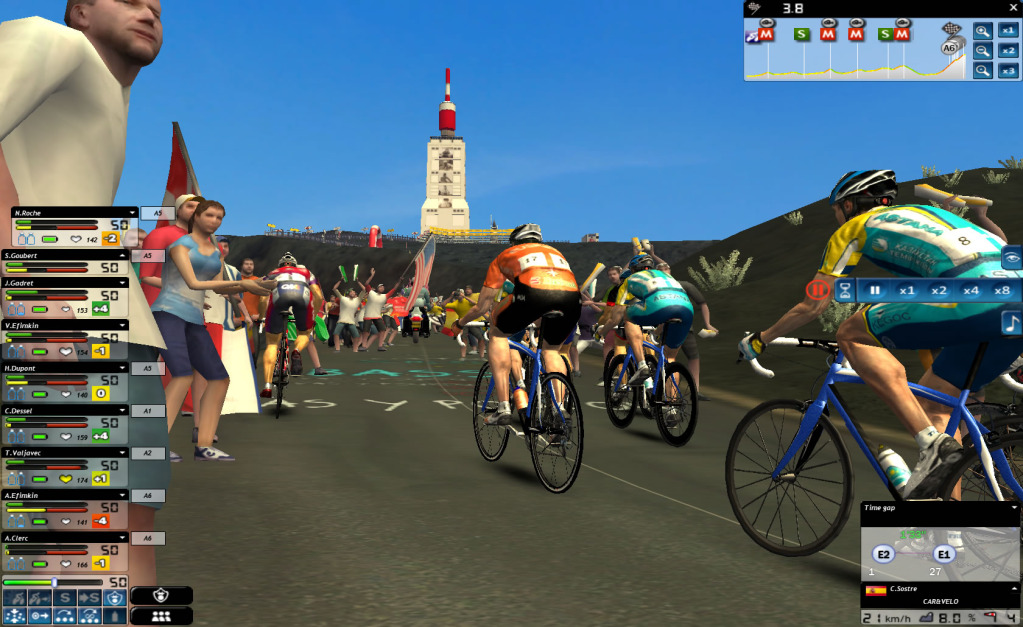Select the E1 group in Time gap
The image size is (1023, 627).
point(943,554)
